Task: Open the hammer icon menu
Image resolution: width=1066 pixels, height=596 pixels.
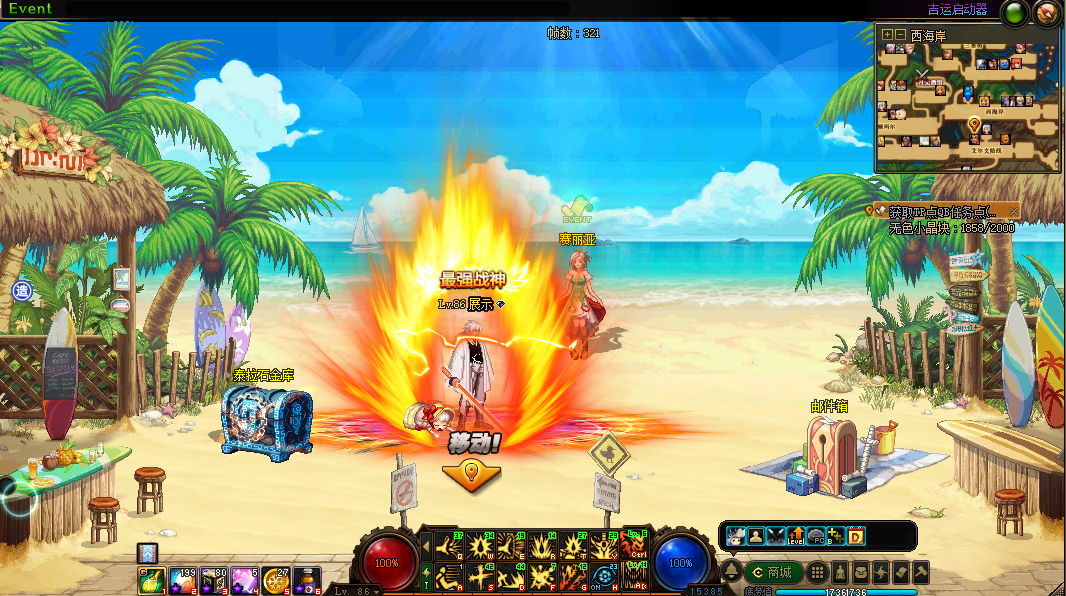Action: (920, 573)
